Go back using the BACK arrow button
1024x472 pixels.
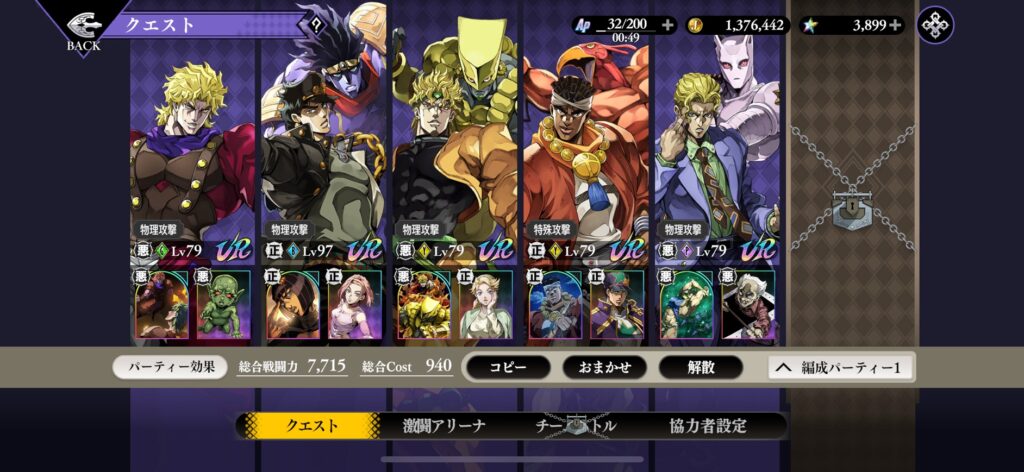click(83, 26)
